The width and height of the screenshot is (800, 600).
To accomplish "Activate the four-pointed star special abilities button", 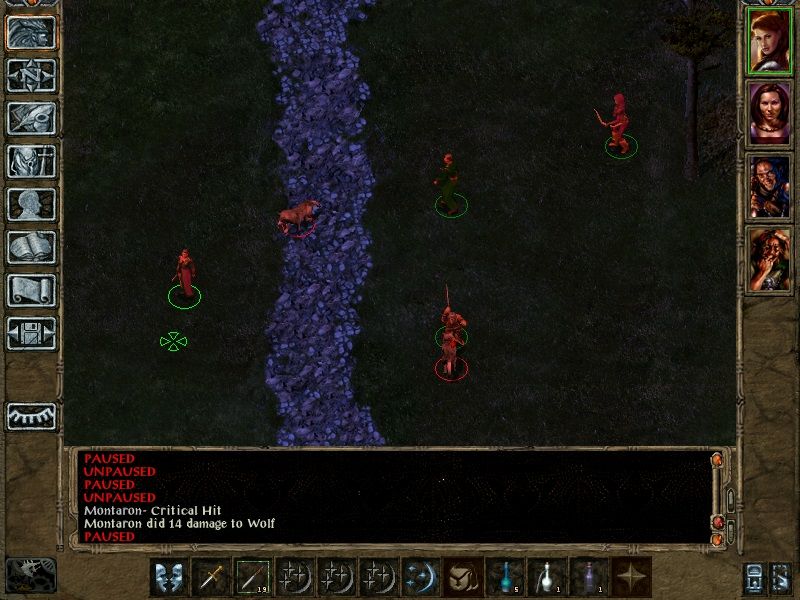I will [x=630, y=577].
